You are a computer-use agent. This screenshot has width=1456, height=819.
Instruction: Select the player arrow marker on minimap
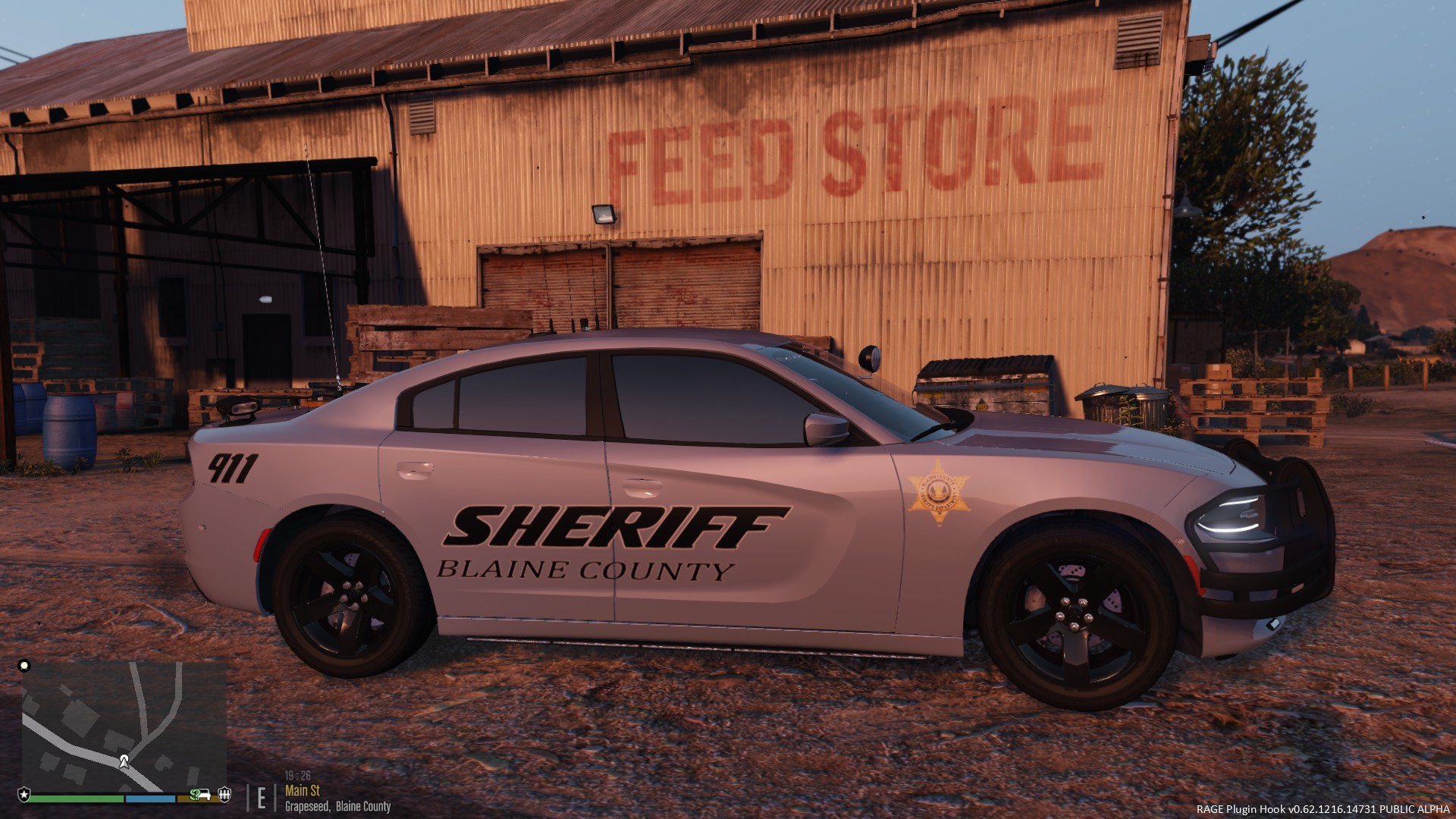[x=124, y=761]
